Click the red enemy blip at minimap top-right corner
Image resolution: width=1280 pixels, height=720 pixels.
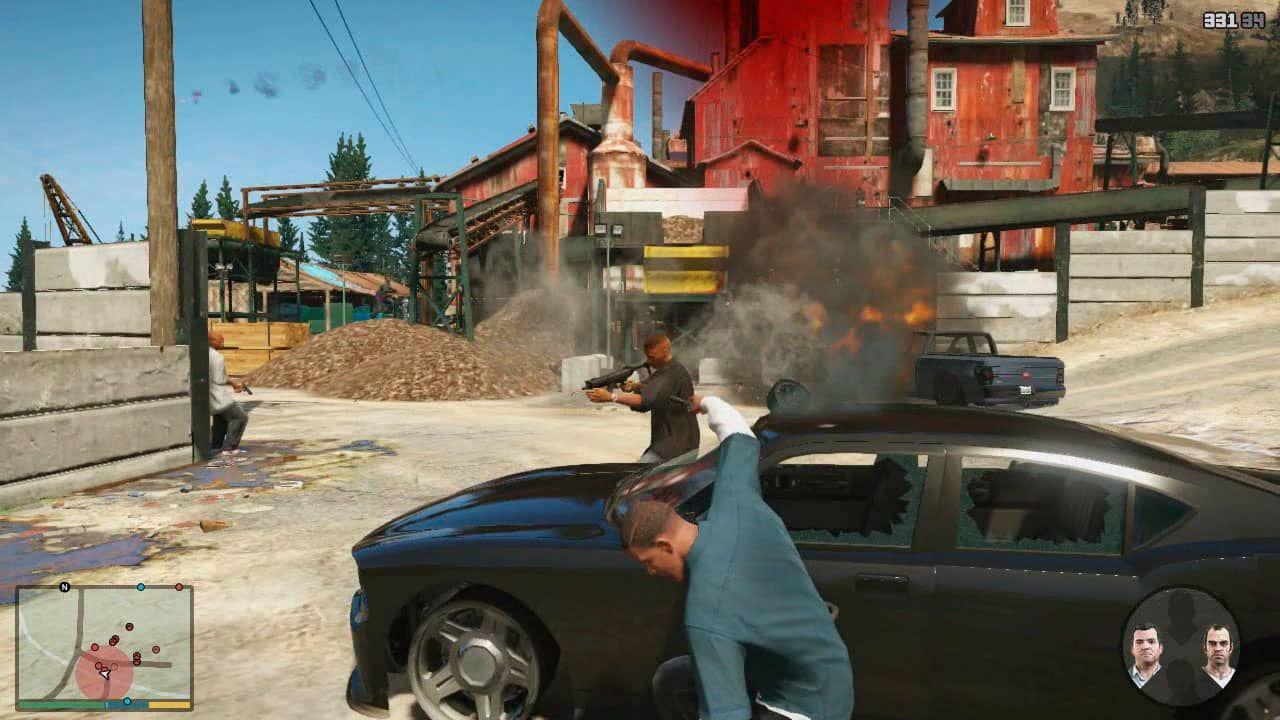click(x=179, y=587)
